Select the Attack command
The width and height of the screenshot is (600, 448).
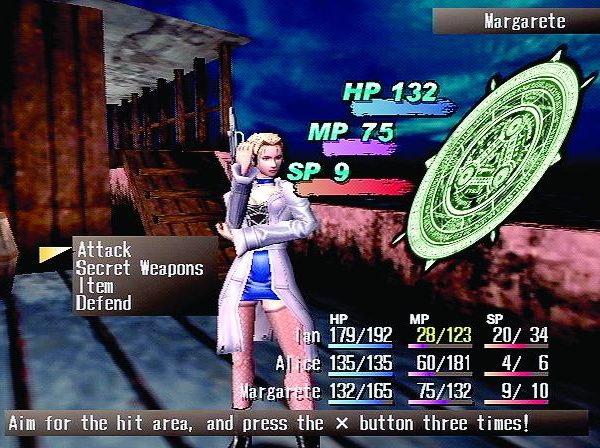pos(104,249)
